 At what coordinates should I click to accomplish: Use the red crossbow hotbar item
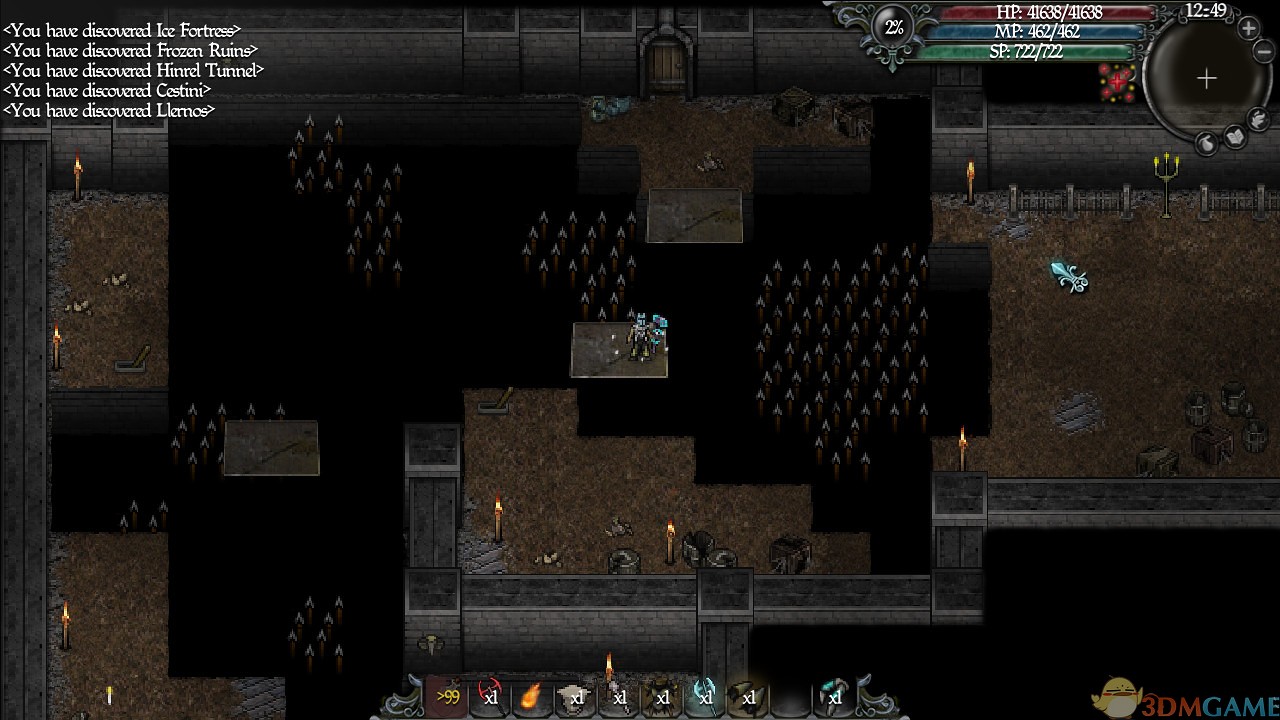pos(490,697)
